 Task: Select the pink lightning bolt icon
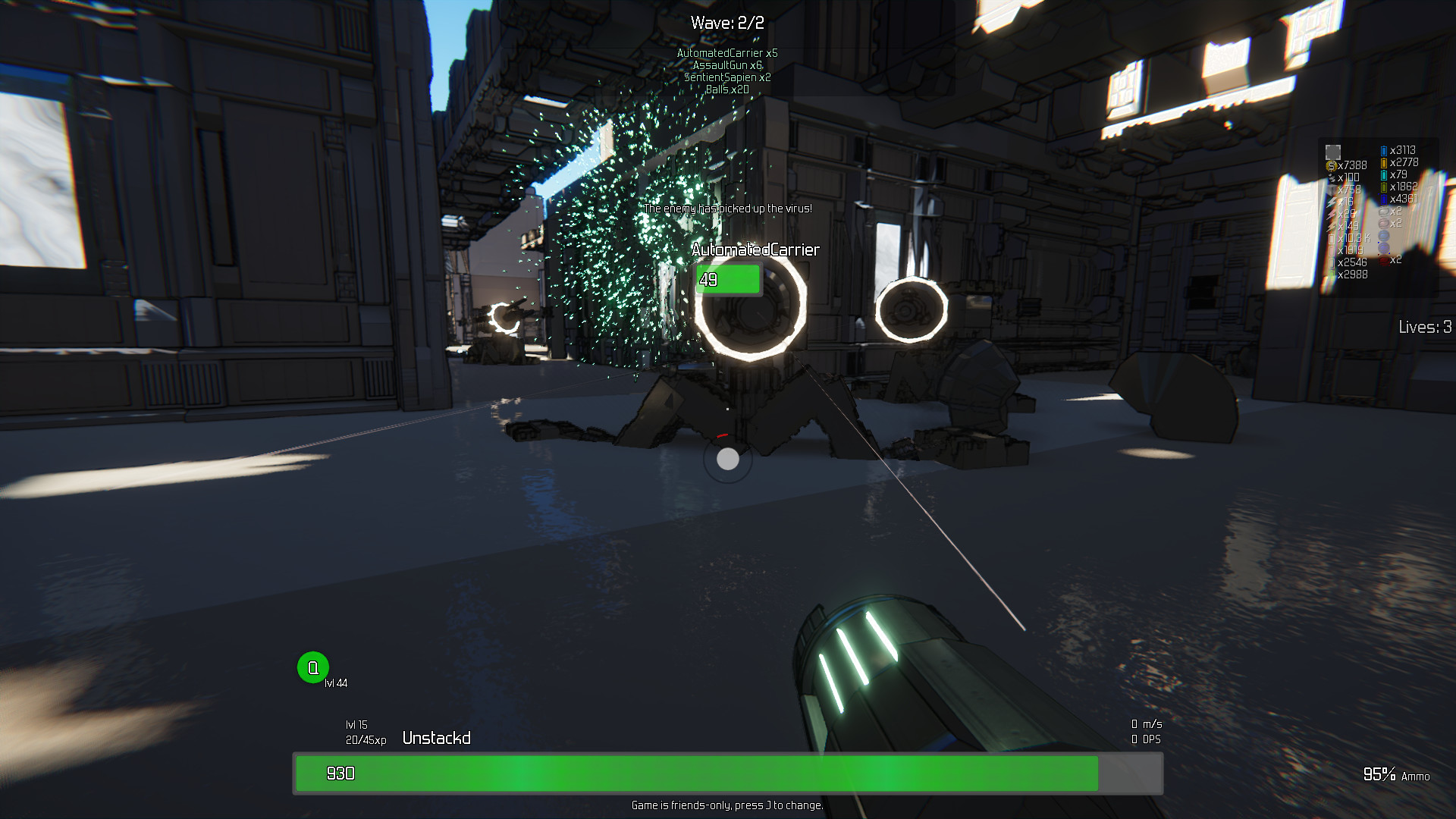tap(1330, 213)
